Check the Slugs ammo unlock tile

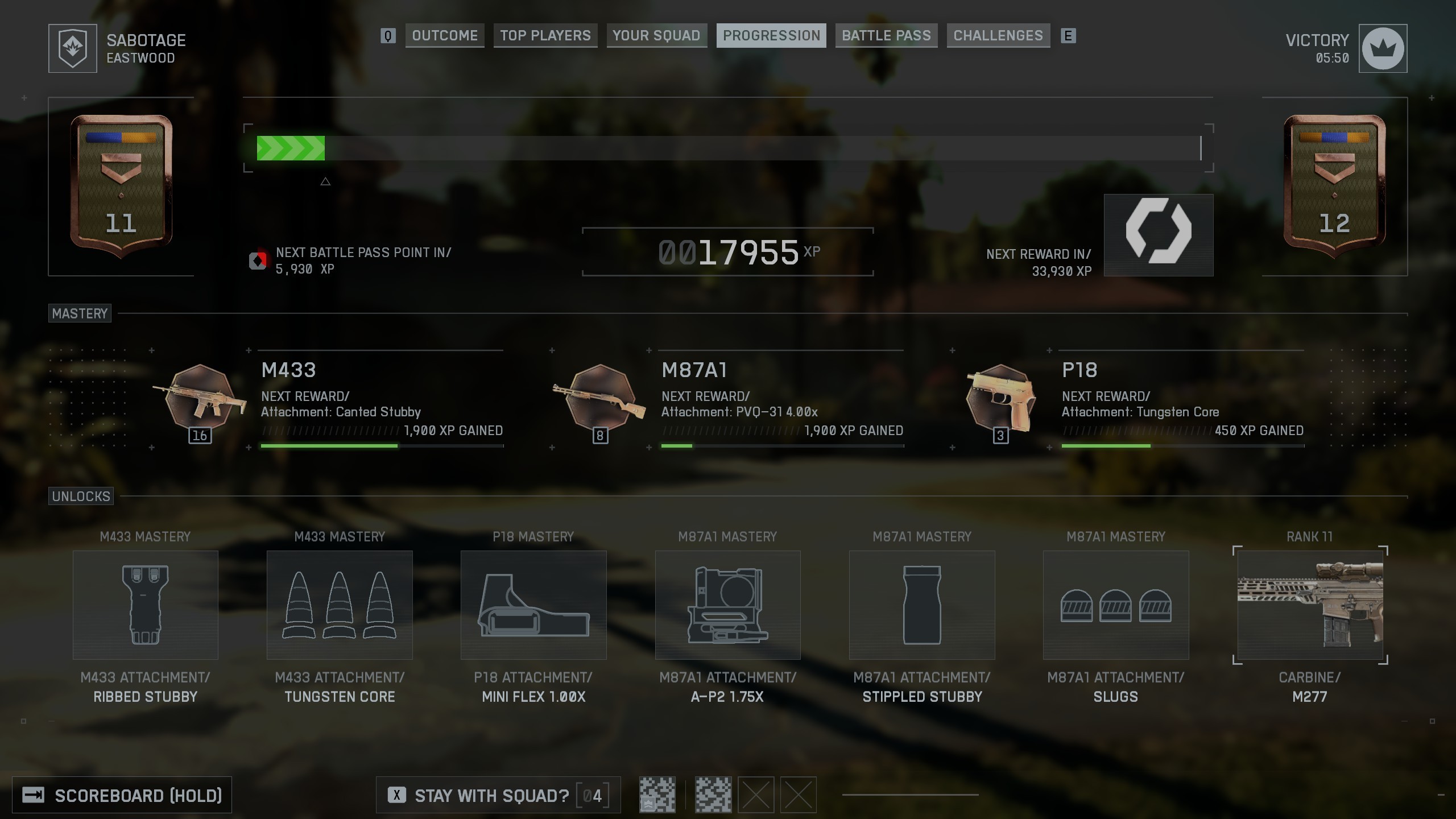[1116, 605]
